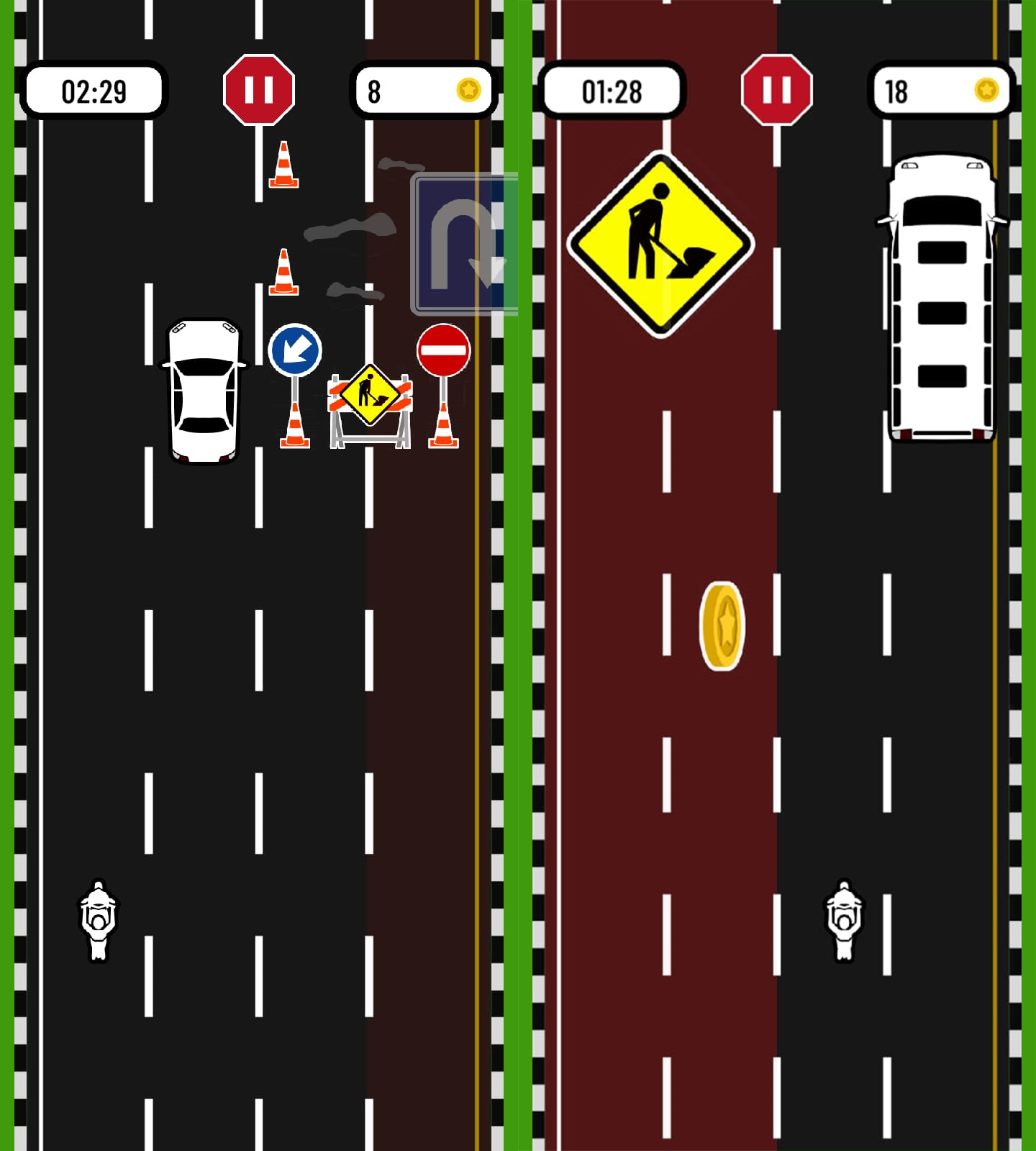Click the coin counter displaying 18
This screenshot has height=1151, width=1036.
942,90
